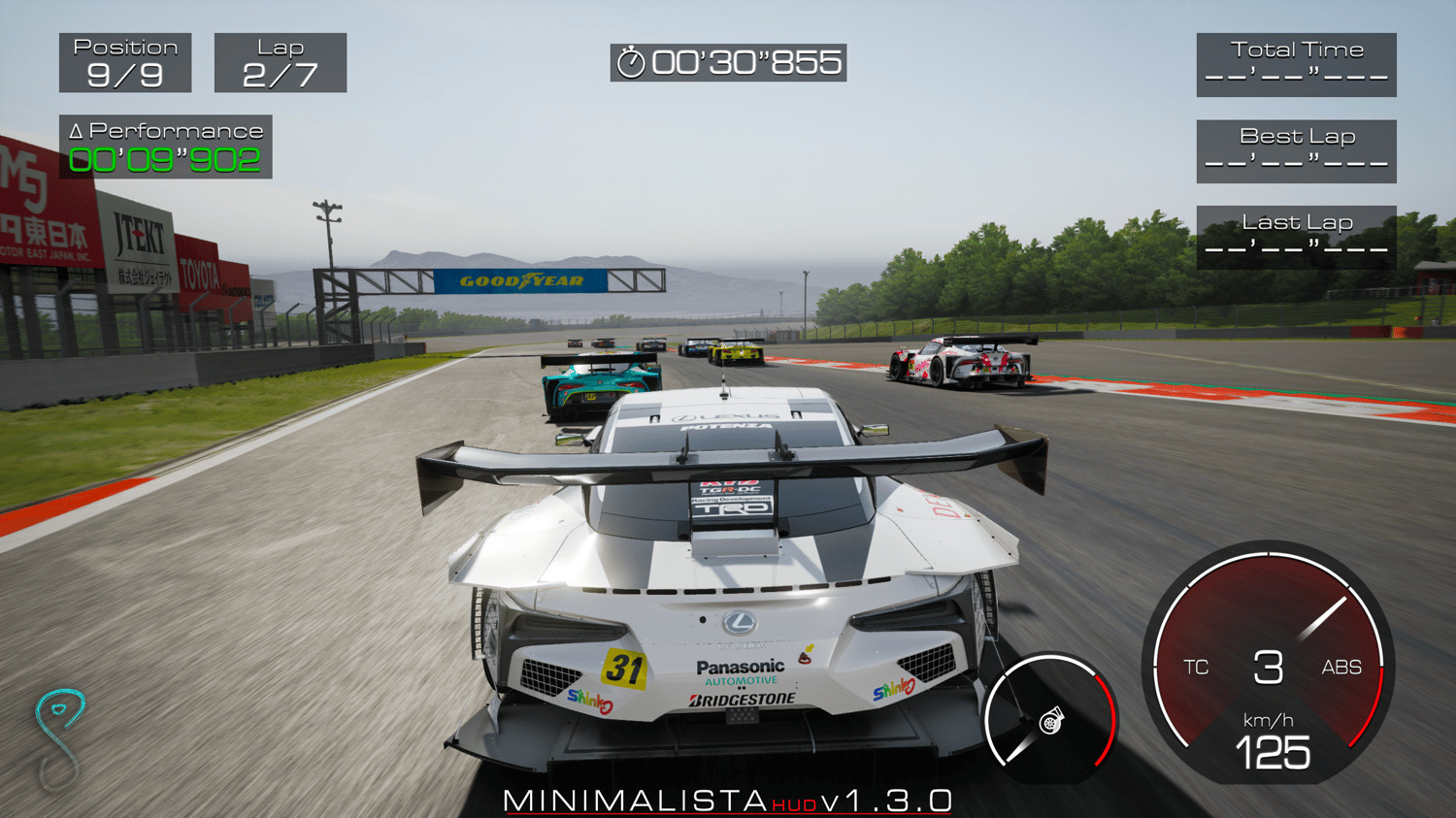The height and width of the screenshot is (818, 1456).
Task: Click the turbo boost gauge icon
Action: click(1050, 722)
